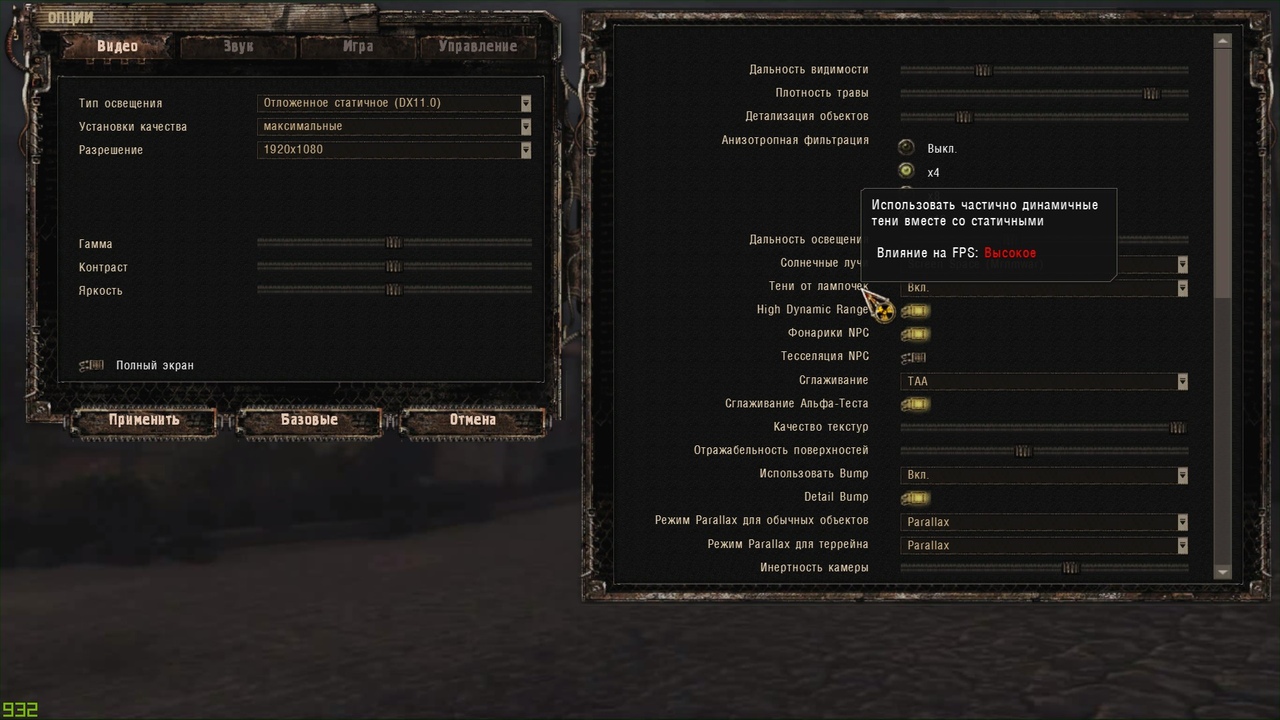Toggle the Полный экран switch
1280x720 pixels.
[92, 365]
